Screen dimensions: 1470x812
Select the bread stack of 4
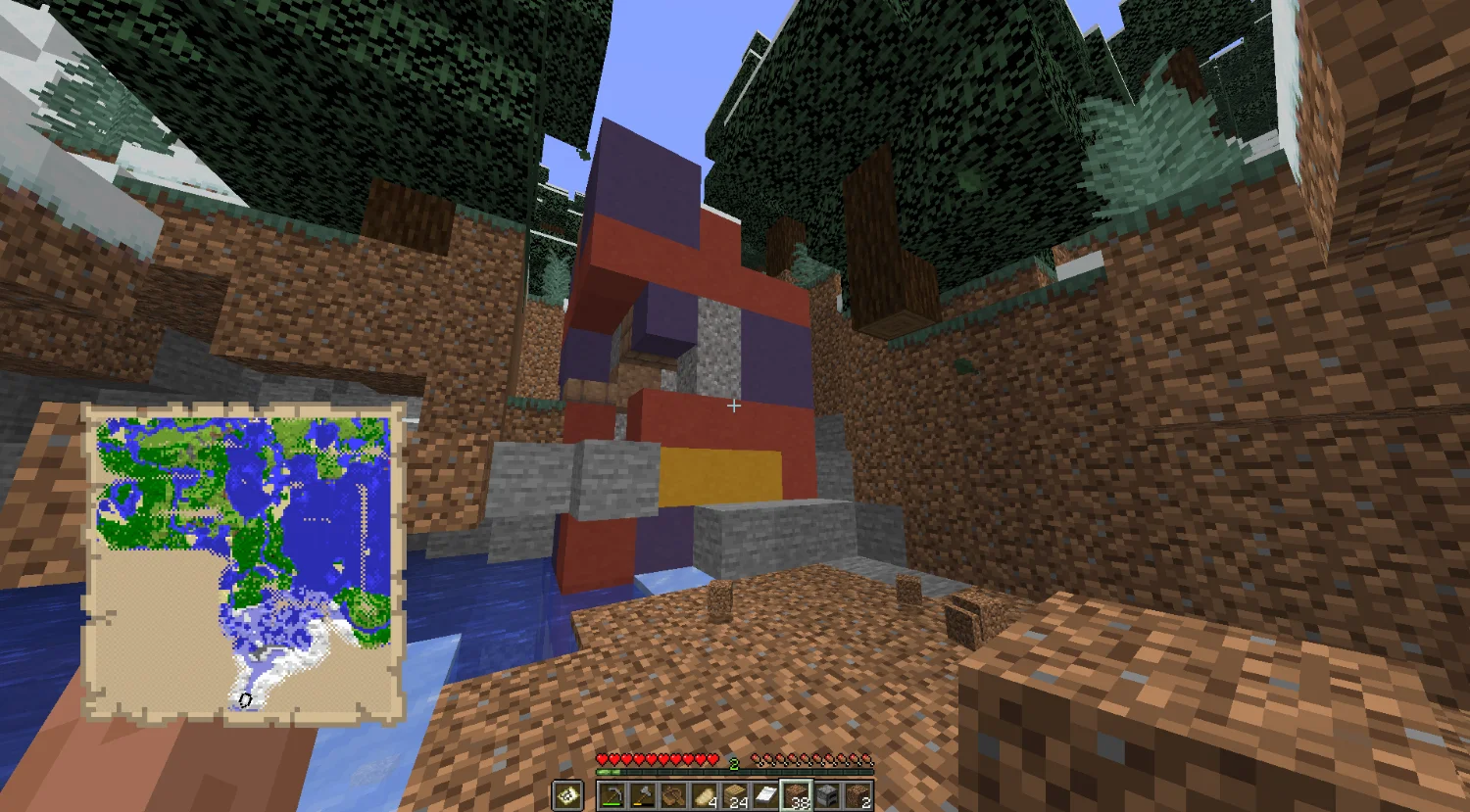click(704, 795)
